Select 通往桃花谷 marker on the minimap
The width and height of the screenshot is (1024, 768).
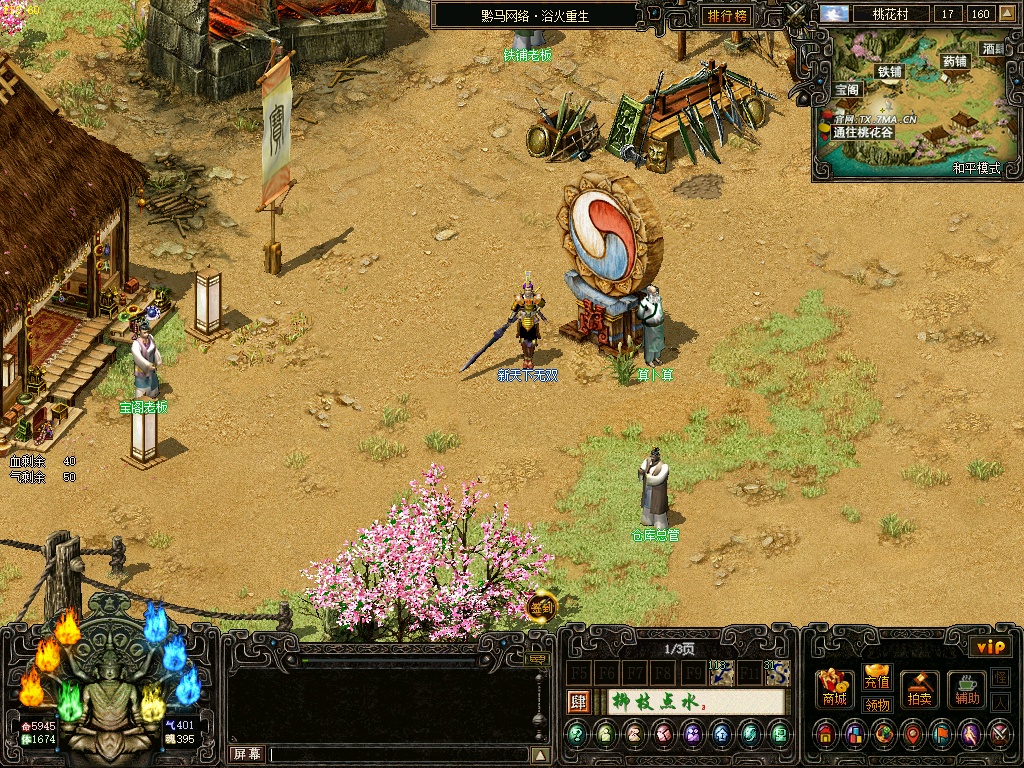pos(862,132)
